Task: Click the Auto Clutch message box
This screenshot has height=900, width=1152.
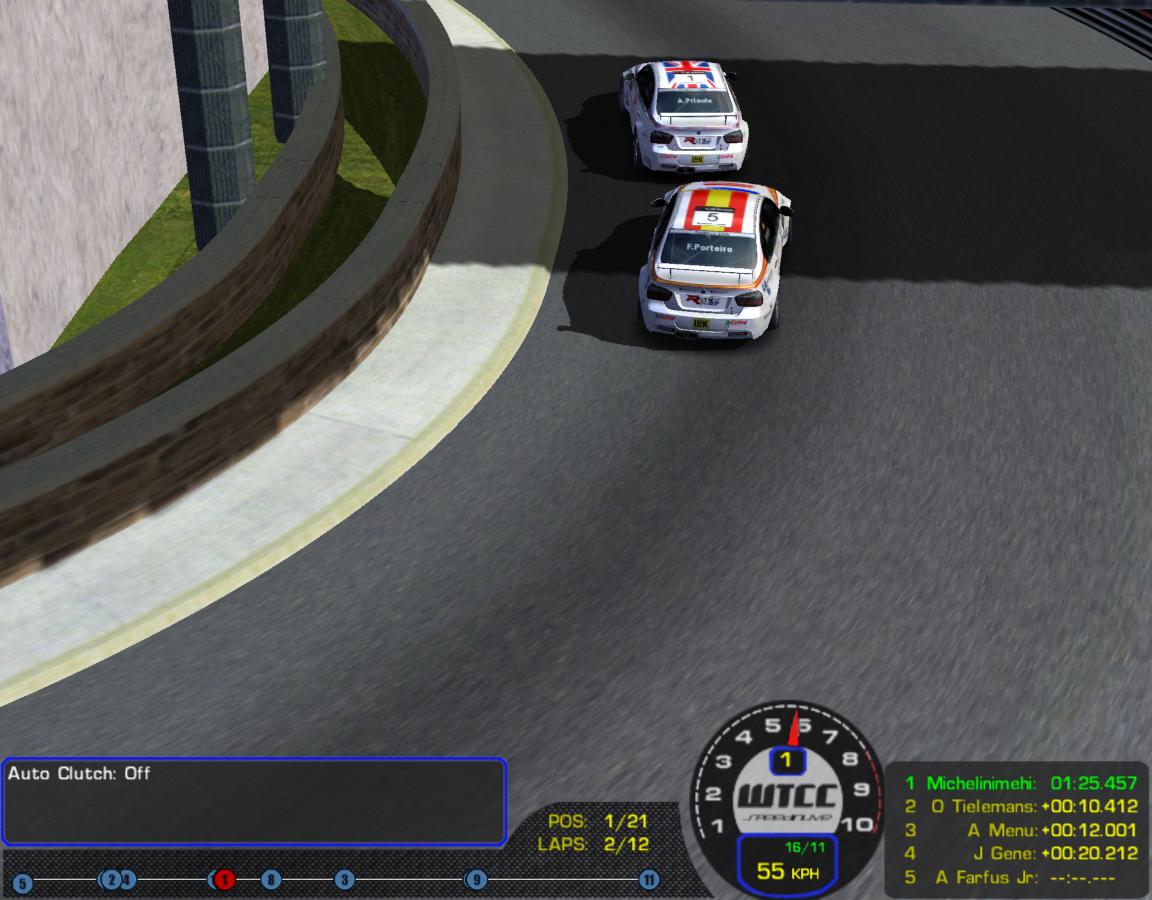Action: pos(253,802)
